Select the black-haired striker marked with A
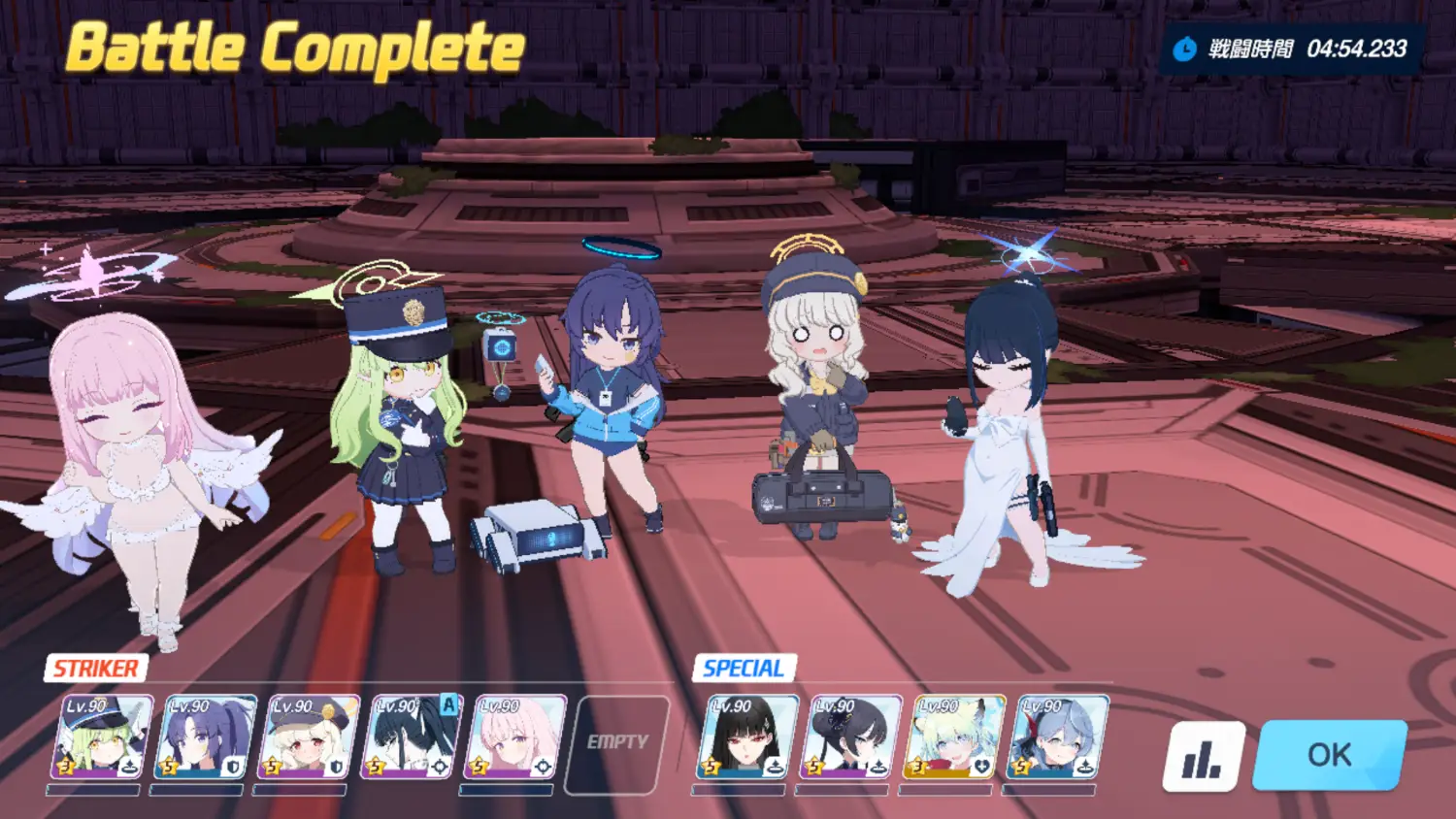Screen dimensions: 1456x819 point(412,737)
